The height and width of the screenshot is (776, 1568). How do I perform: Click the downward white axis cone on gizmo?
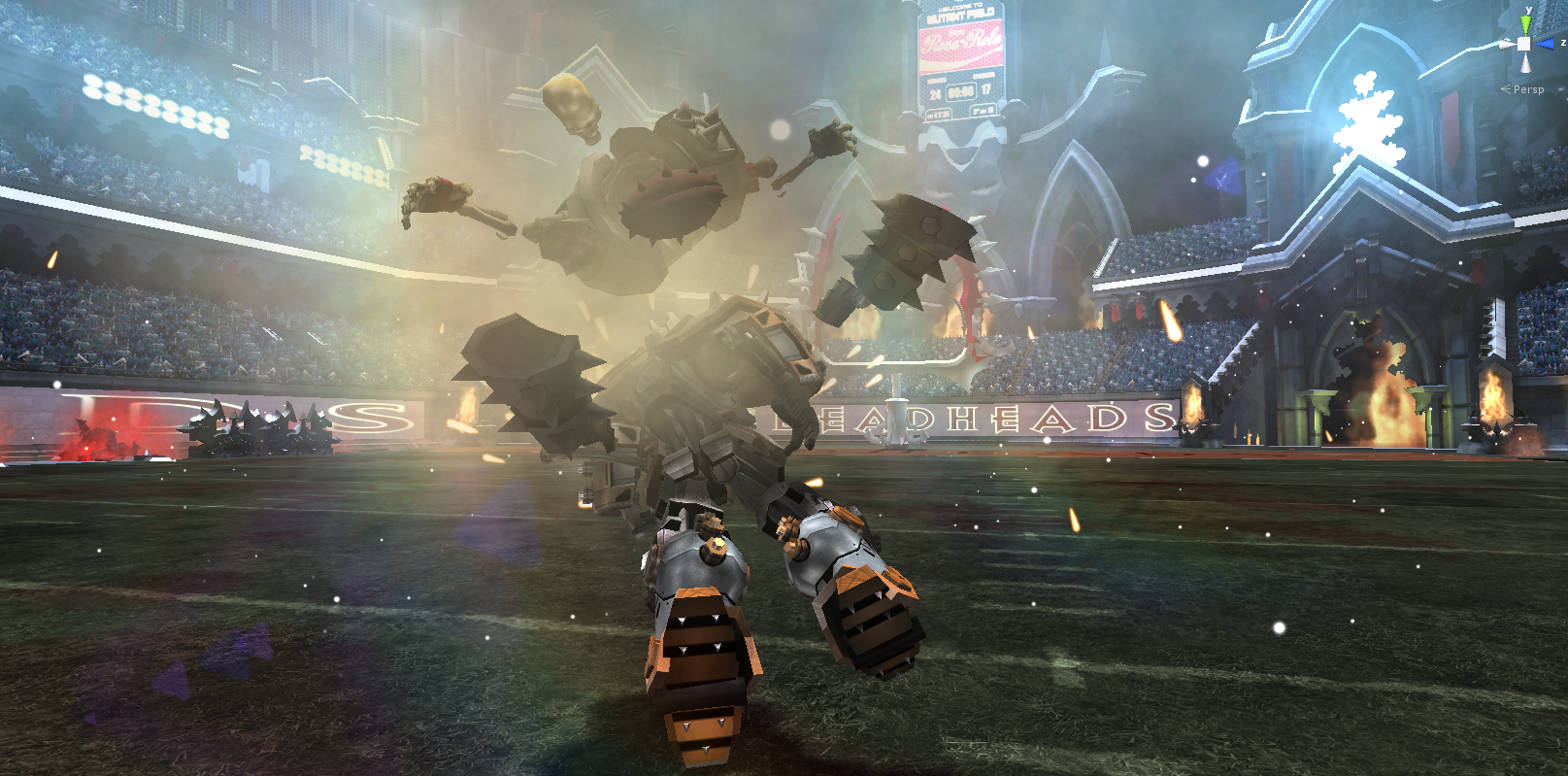[1524, 64]
